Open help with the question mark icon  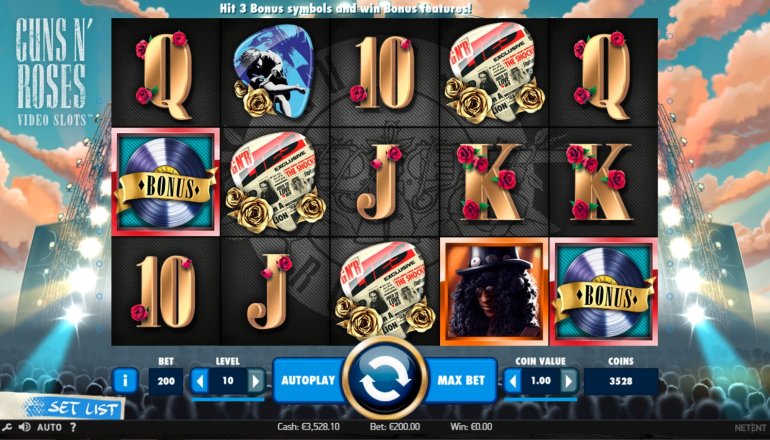coord(72,428)
